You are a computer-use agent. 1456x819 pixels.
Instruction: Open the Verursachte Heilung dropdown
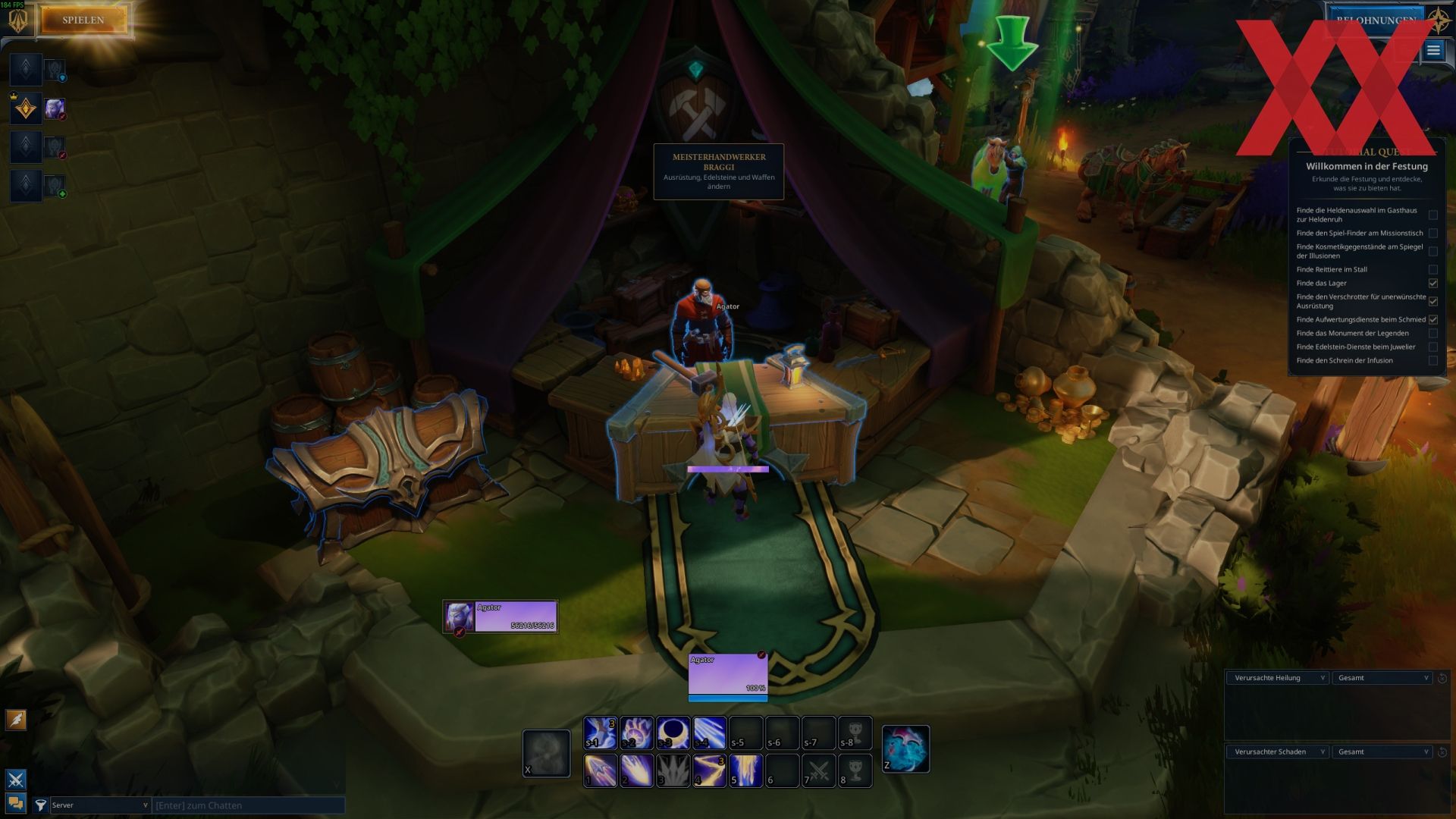pos(1278,678)
